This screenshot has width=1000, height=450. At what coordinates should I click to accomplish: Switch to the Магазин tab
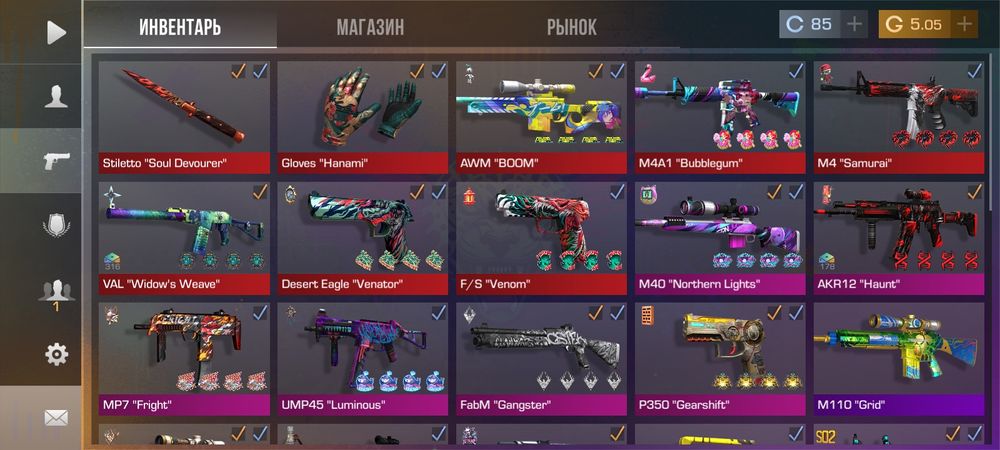click(x=370, y=27)
